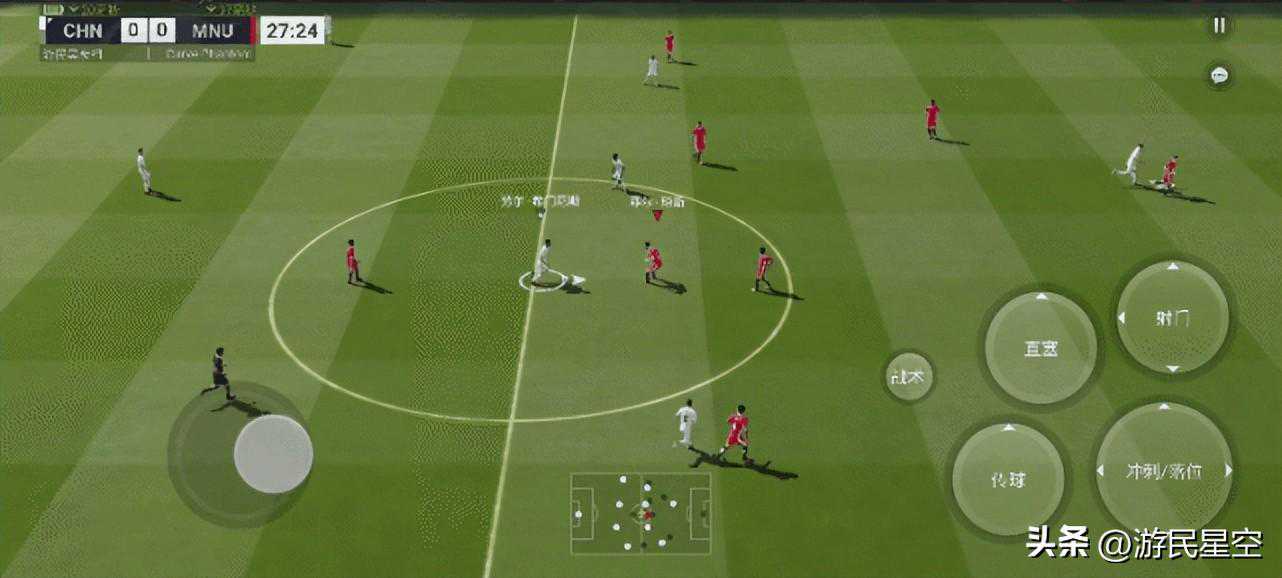Tap the 直塞 through-ball button
1282x578 pixels.
coord(1040,348)
